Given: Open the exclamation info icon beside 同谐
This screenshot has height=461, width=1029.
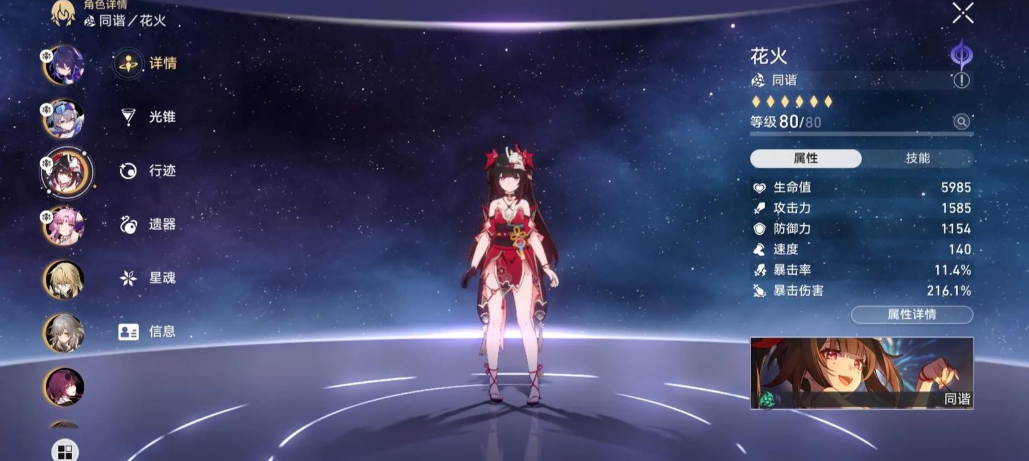Looking at the screenshot, I should [x=962, y=80].
